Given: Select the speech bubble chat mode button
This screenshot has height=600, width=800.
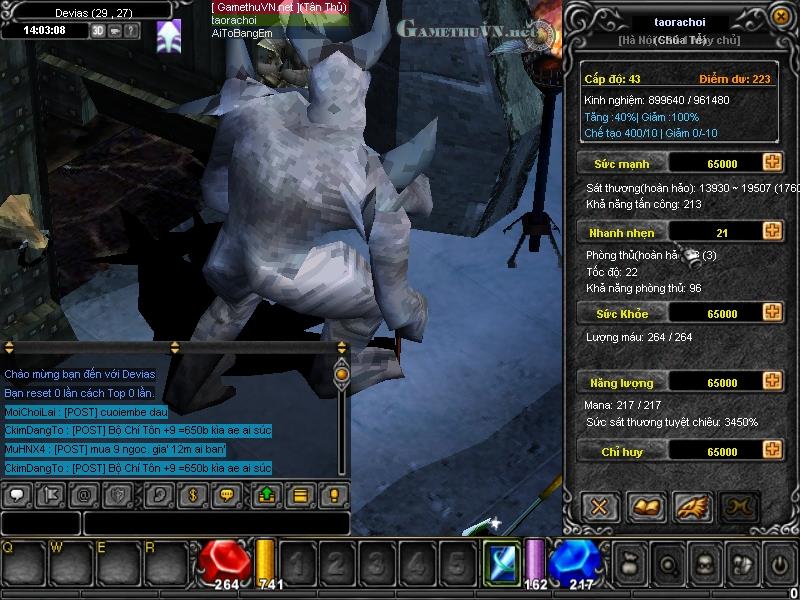Looking at the screenshot, I should point(18,494).
